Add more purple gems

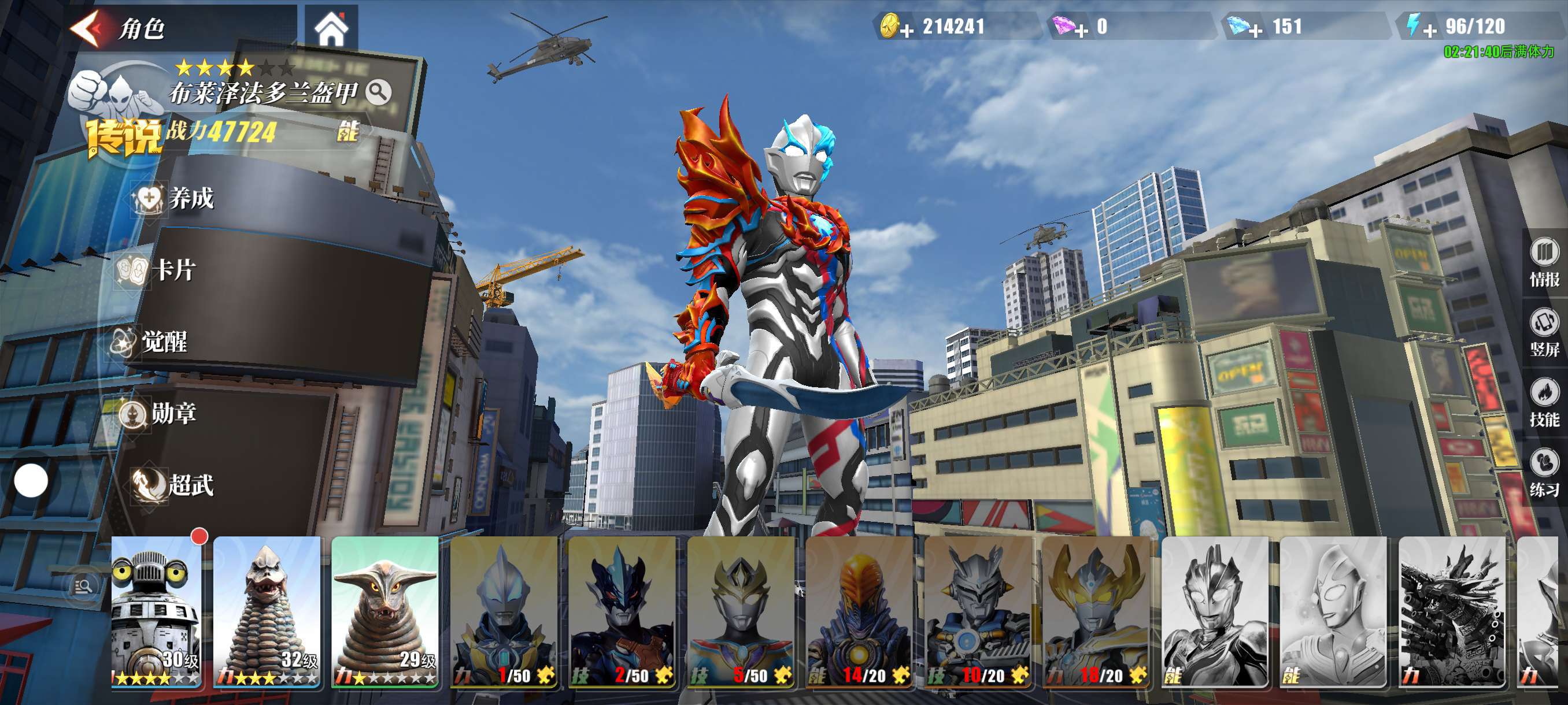(x=1081, y=29)
